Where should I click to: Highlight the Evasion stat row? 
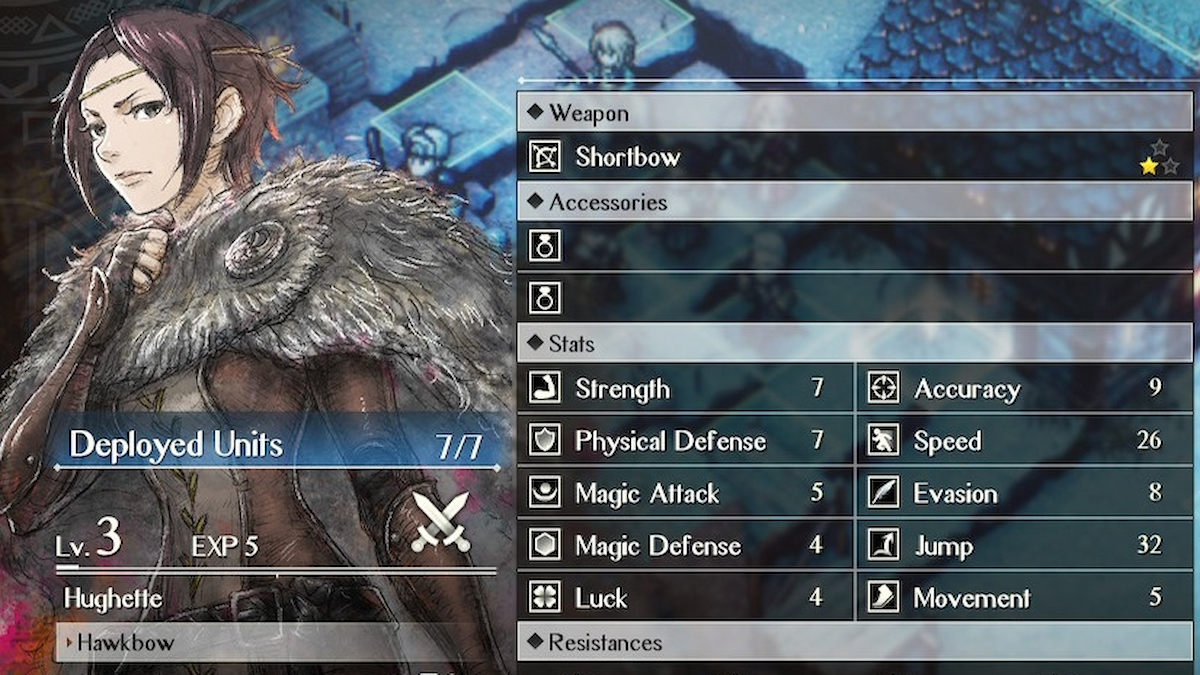pos(1024,494)
